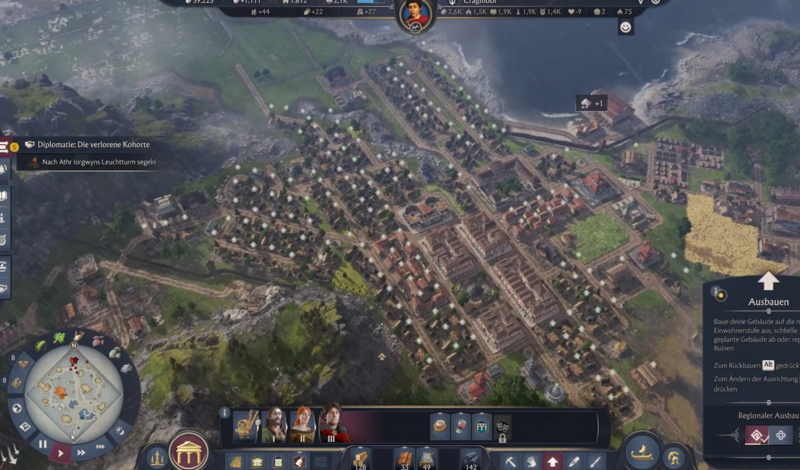
Task: Select the hand move tool
Action: tap(531, 461)
